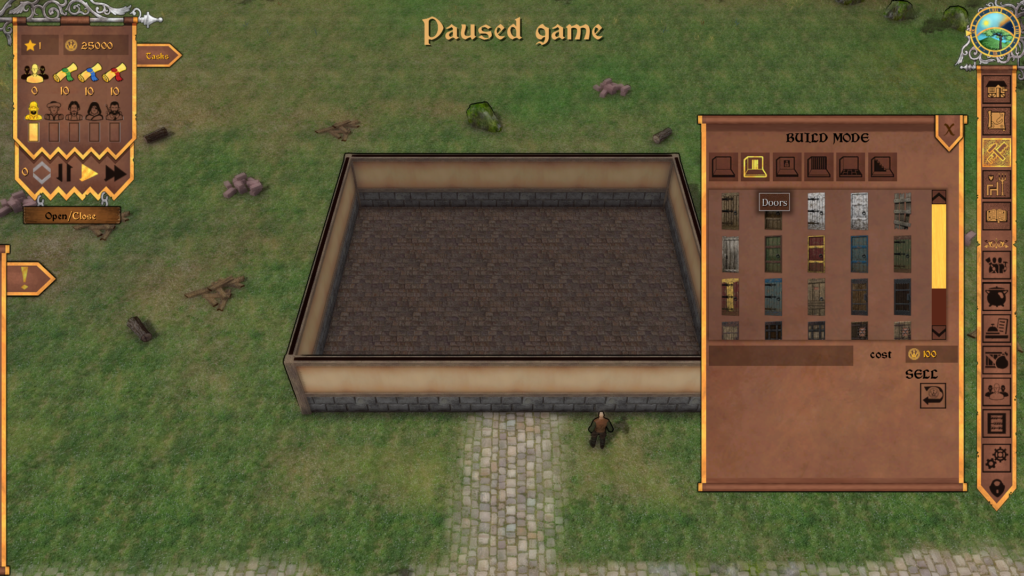Select the Doors build category tab
The image size is (1024, 576).
755,166
